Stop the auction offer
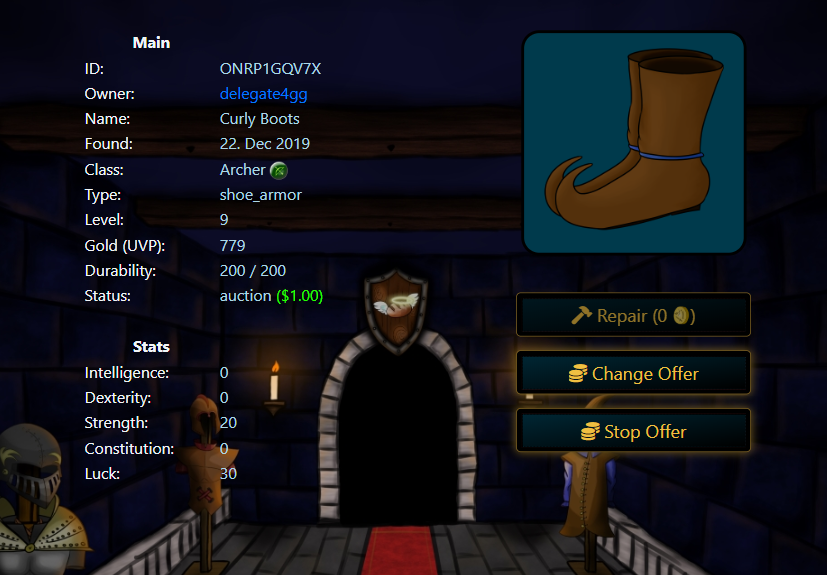 tap(633, 432)
